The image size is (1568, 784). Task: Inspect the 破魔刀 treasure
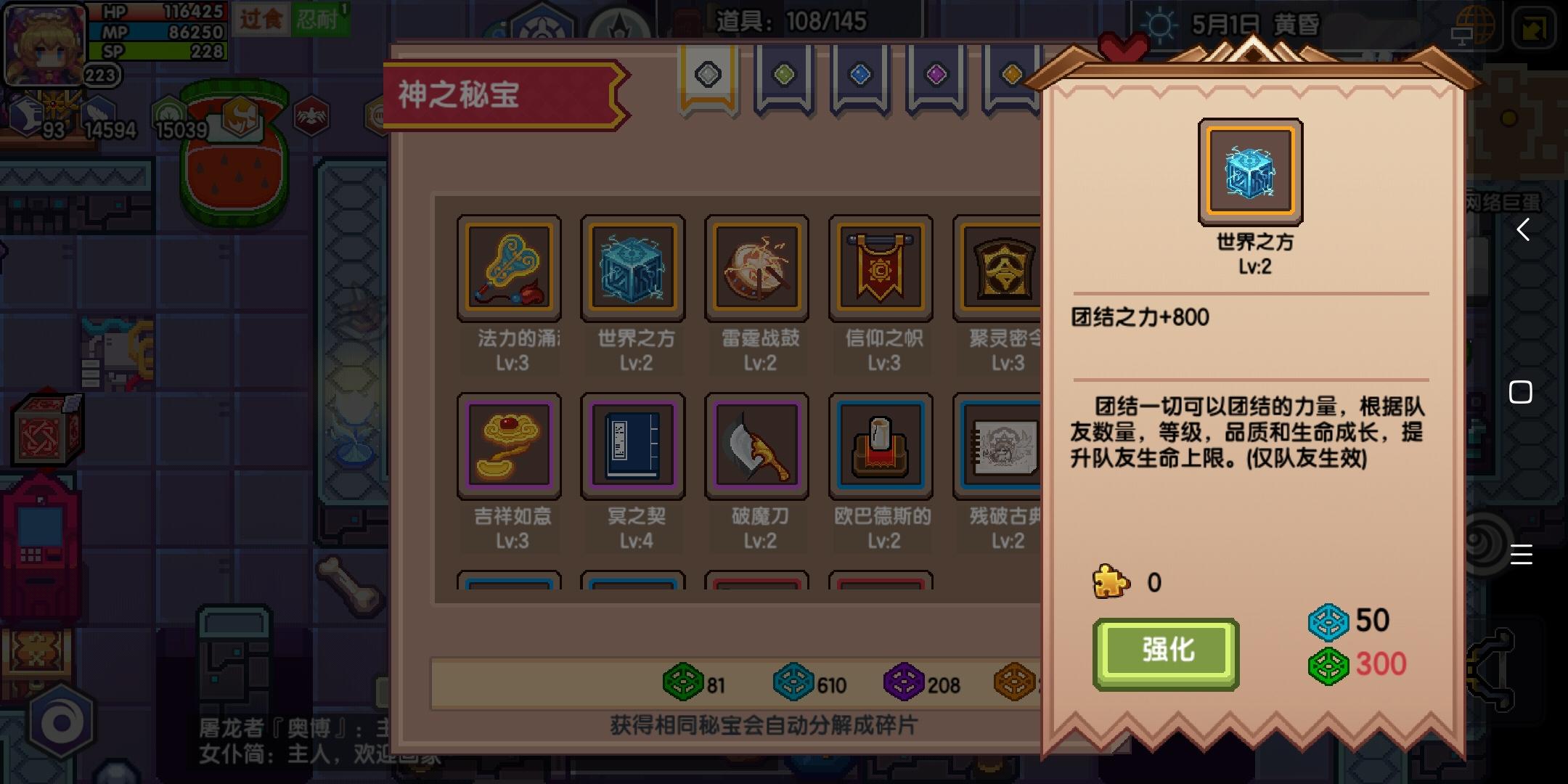point(757,446)
